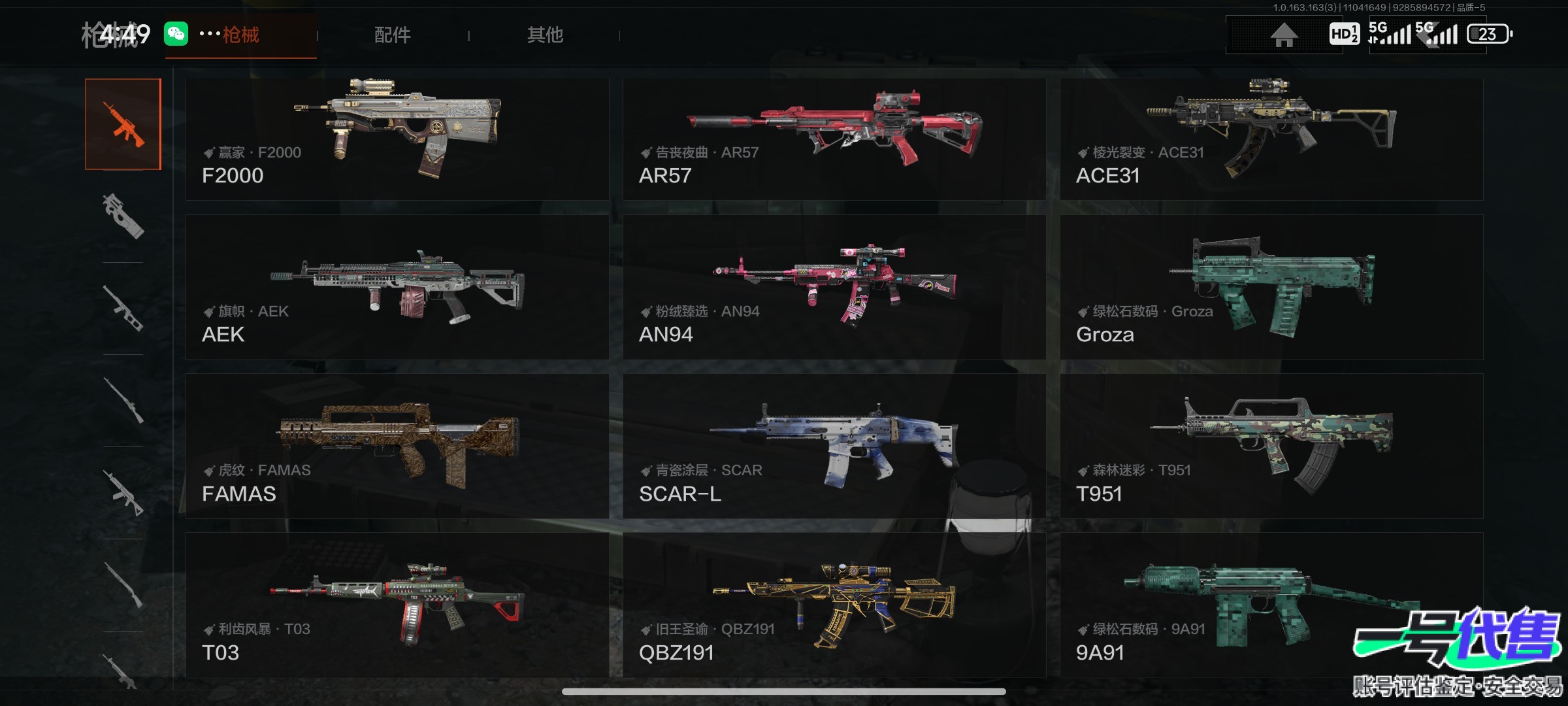Select the 枪械 tab

pos(240,35)
